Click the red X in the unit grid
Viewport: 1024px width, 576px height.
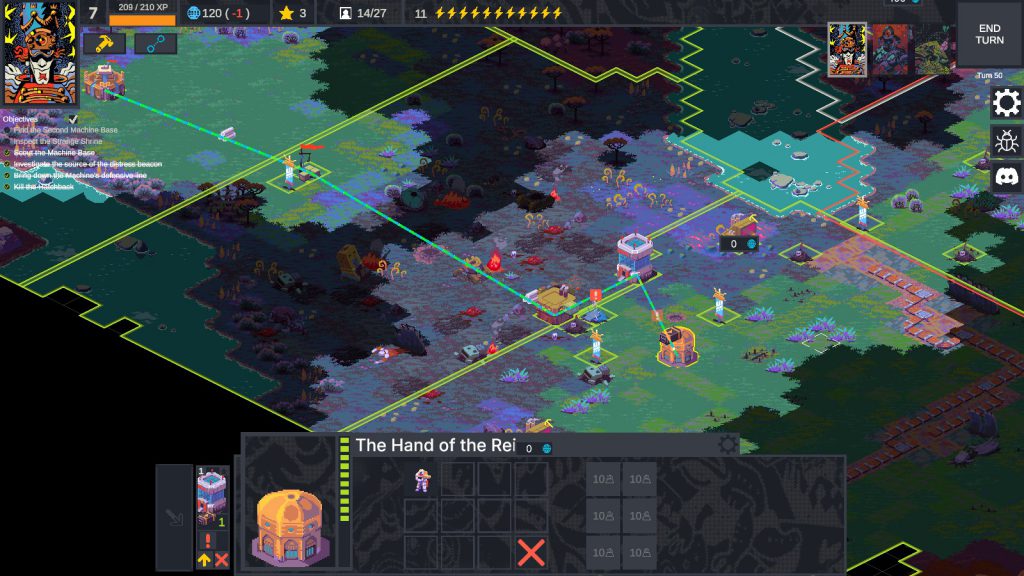pos(531,551)
